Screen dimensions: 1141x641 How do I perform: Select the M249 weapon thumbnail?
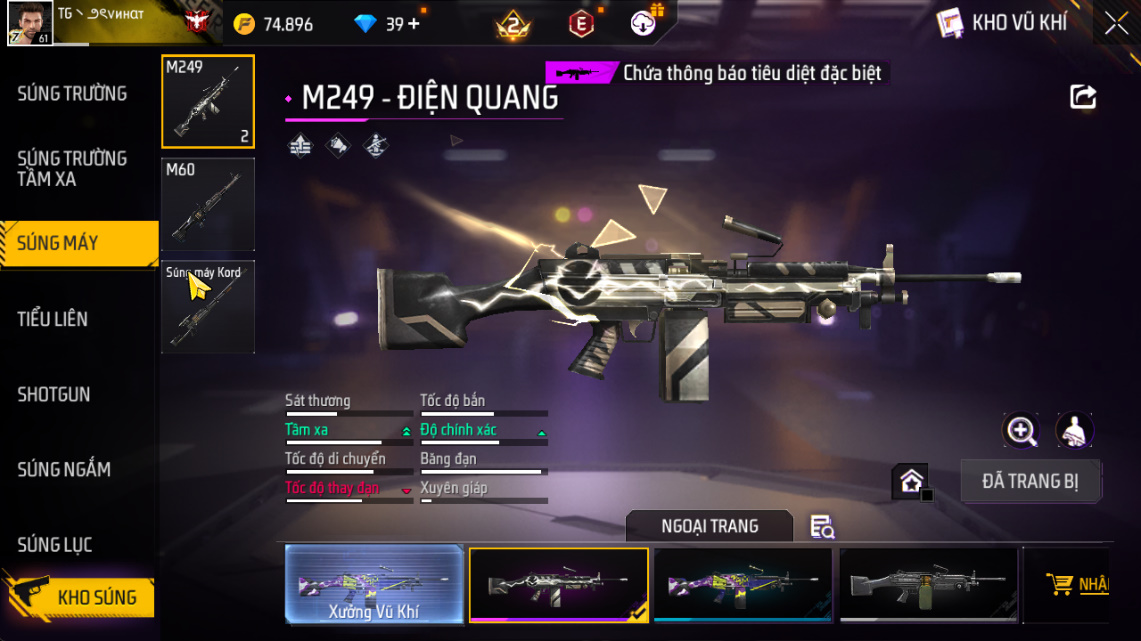[x=208, y=102]
